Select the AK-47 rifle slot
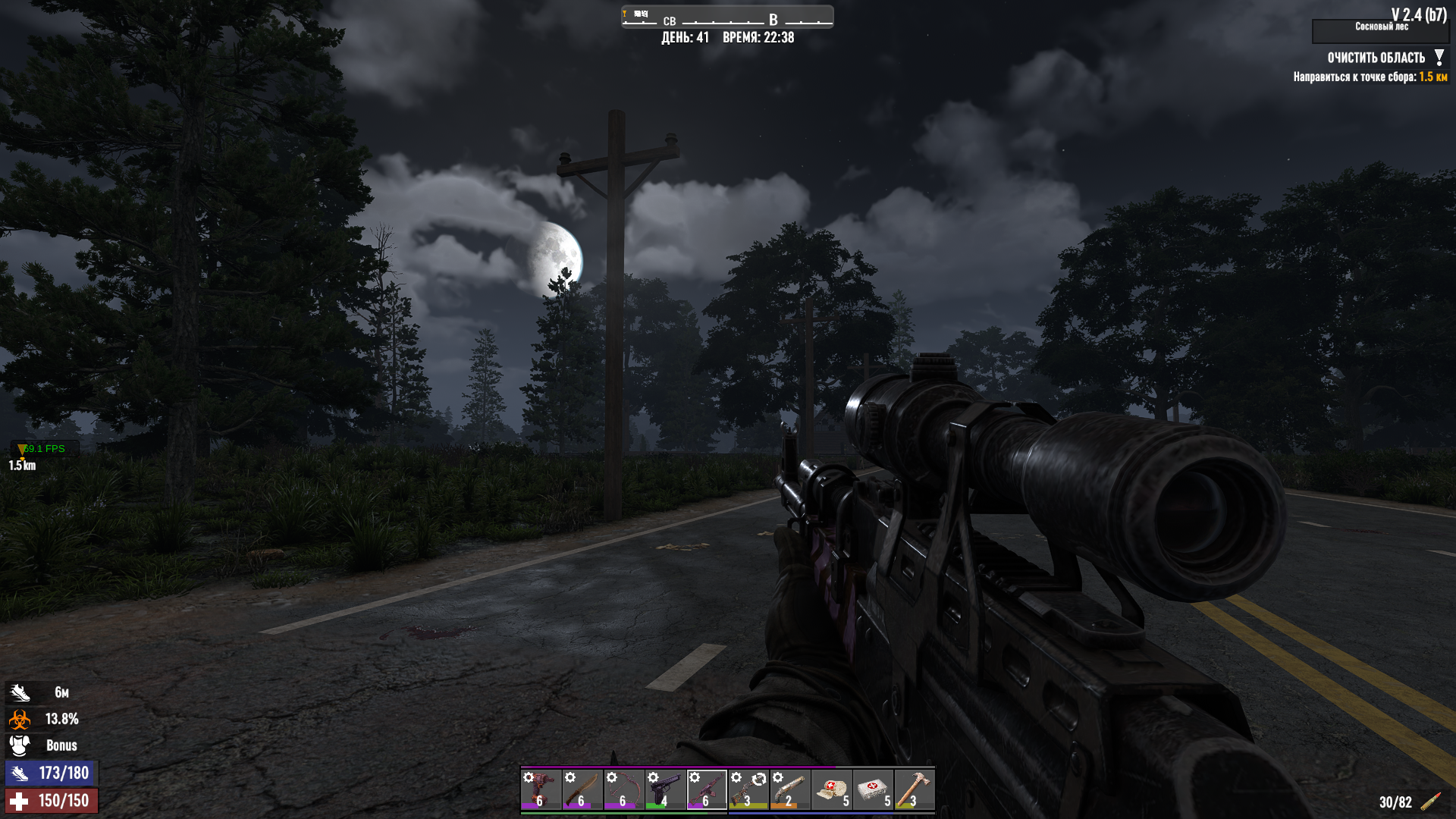Image resolution: width=1456 pixels, height=819 pixels. [x=707, y=789]
